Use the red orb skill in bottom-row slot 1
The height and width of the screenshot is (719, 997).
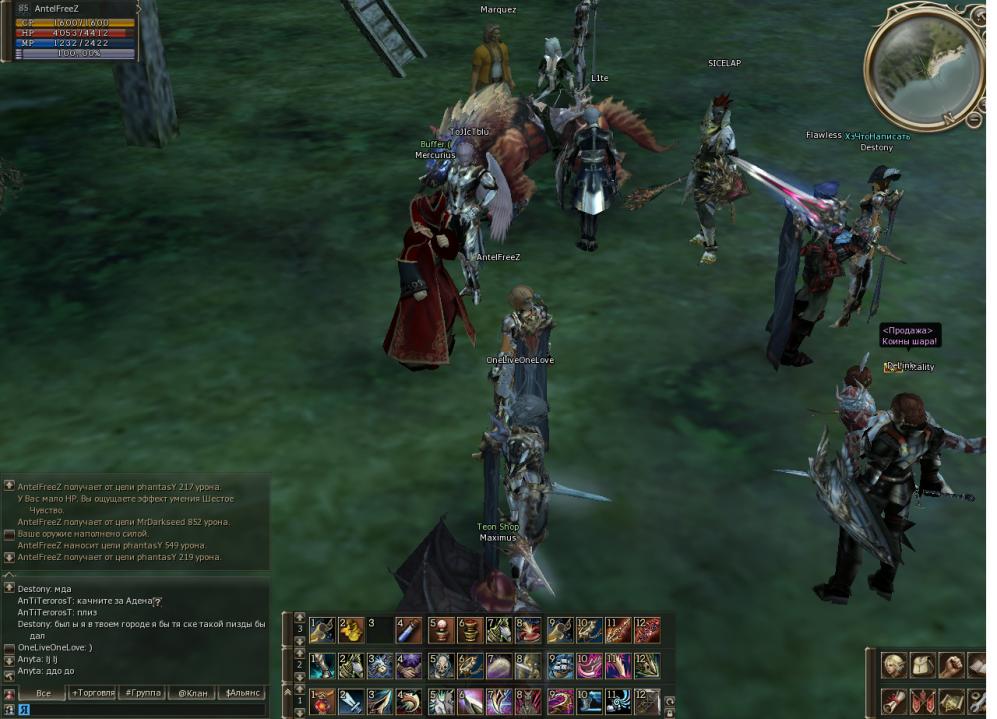pyautogui.click(x=322, y=701)
